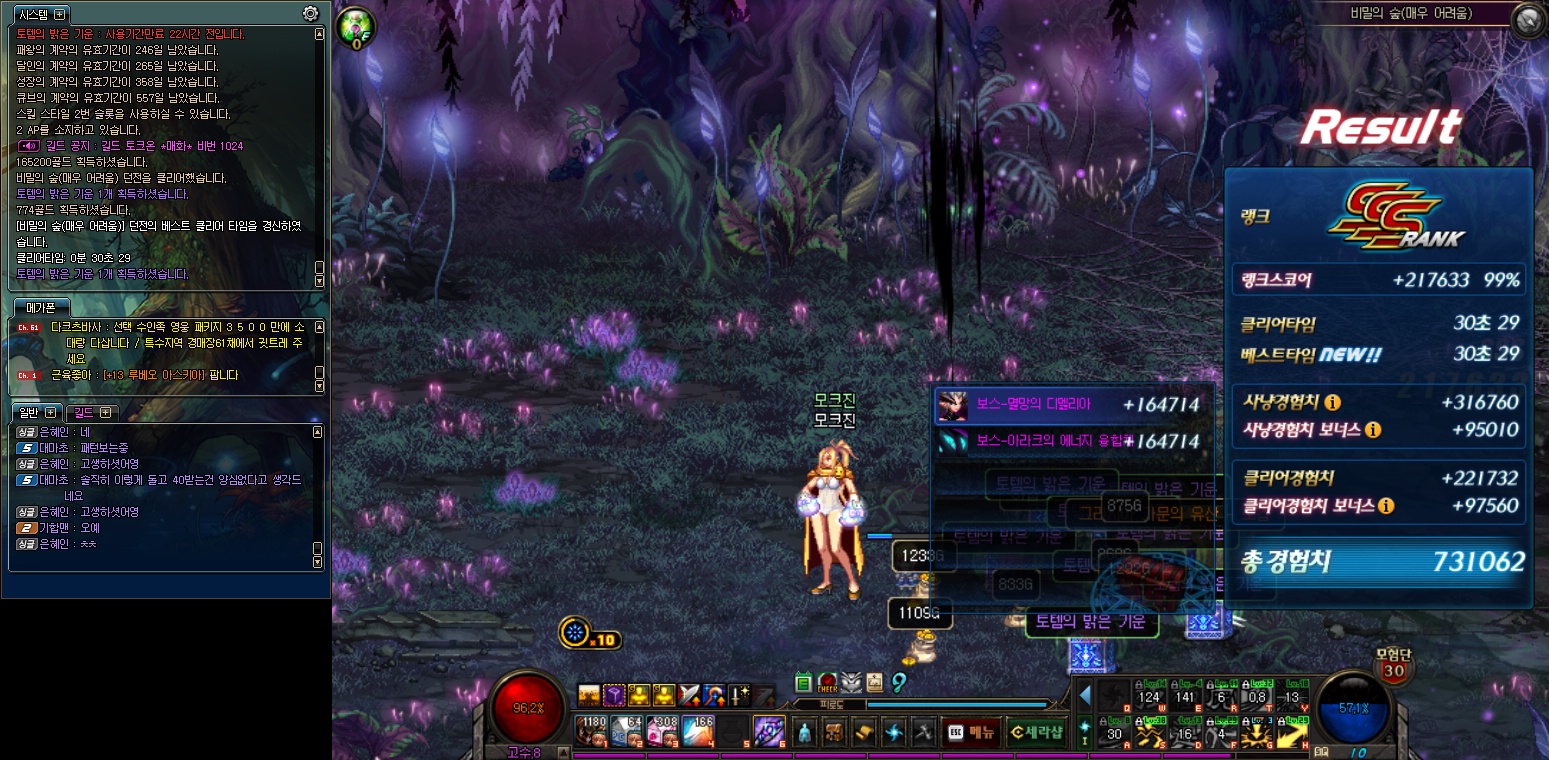Open the quest scroll icon

click(x=862, y=731)
